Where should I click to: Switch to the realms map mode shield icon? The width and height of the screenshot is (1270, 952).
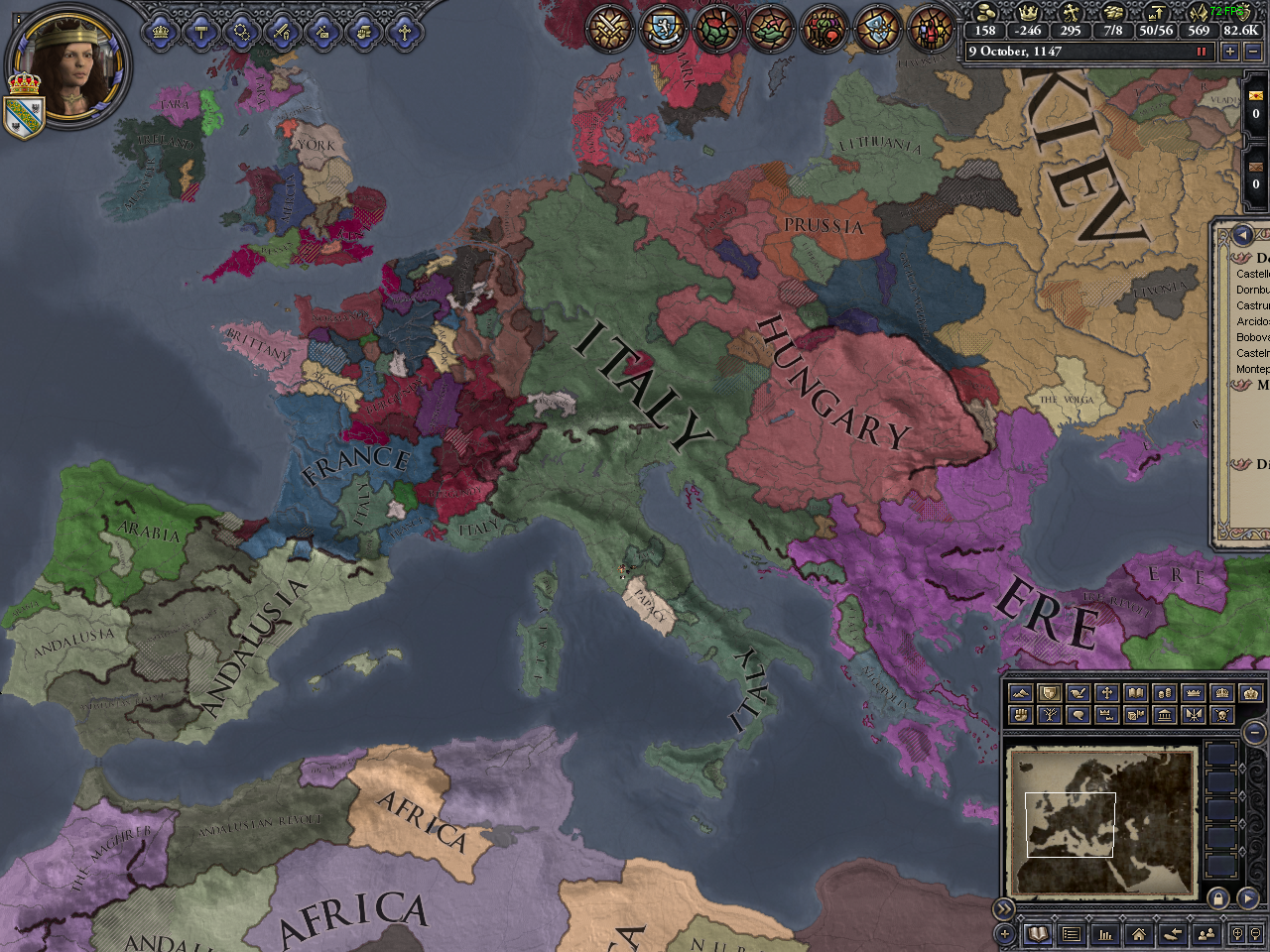pos(1049,693)
